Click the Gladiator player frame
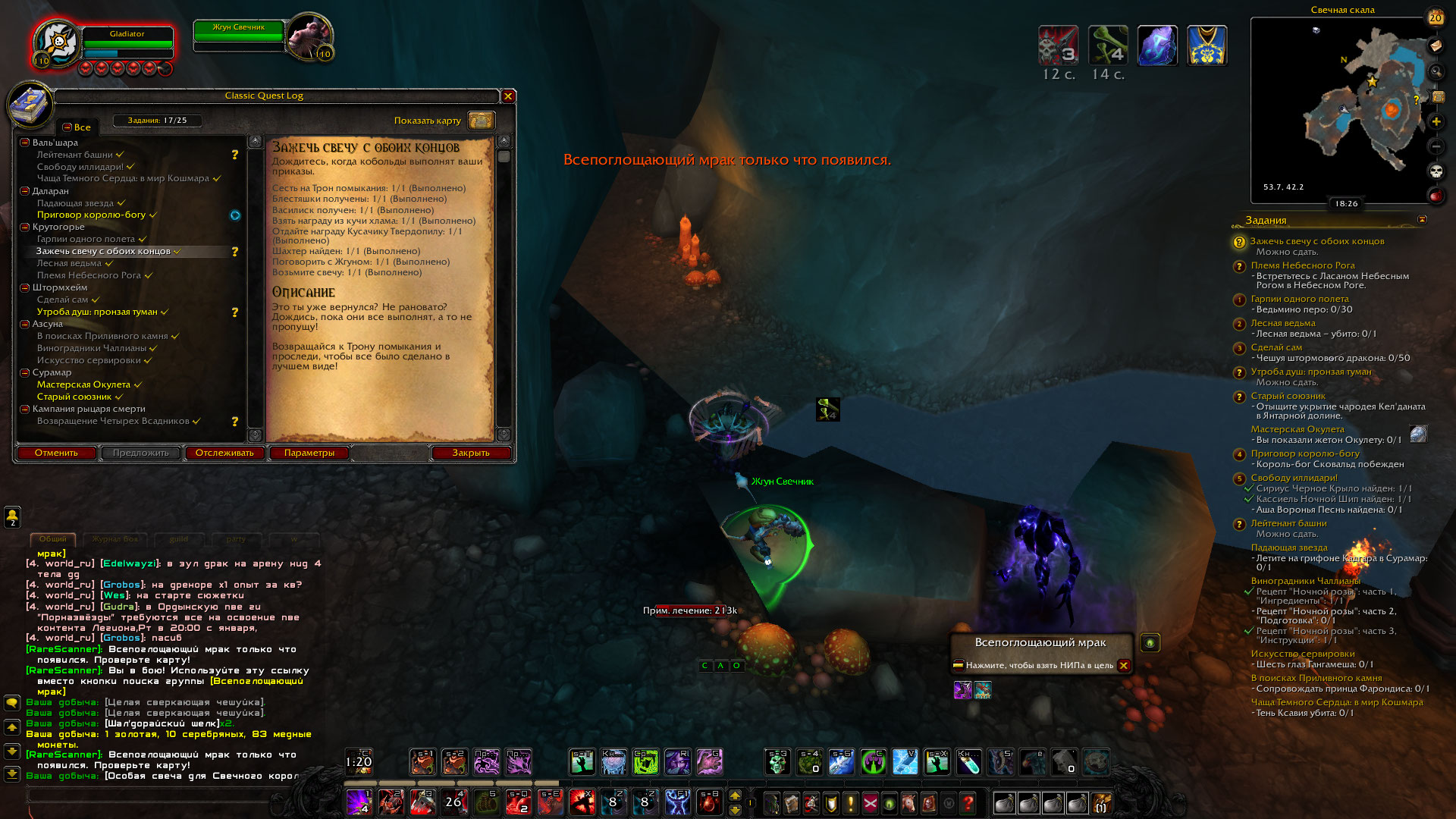 tap(127, 43)
